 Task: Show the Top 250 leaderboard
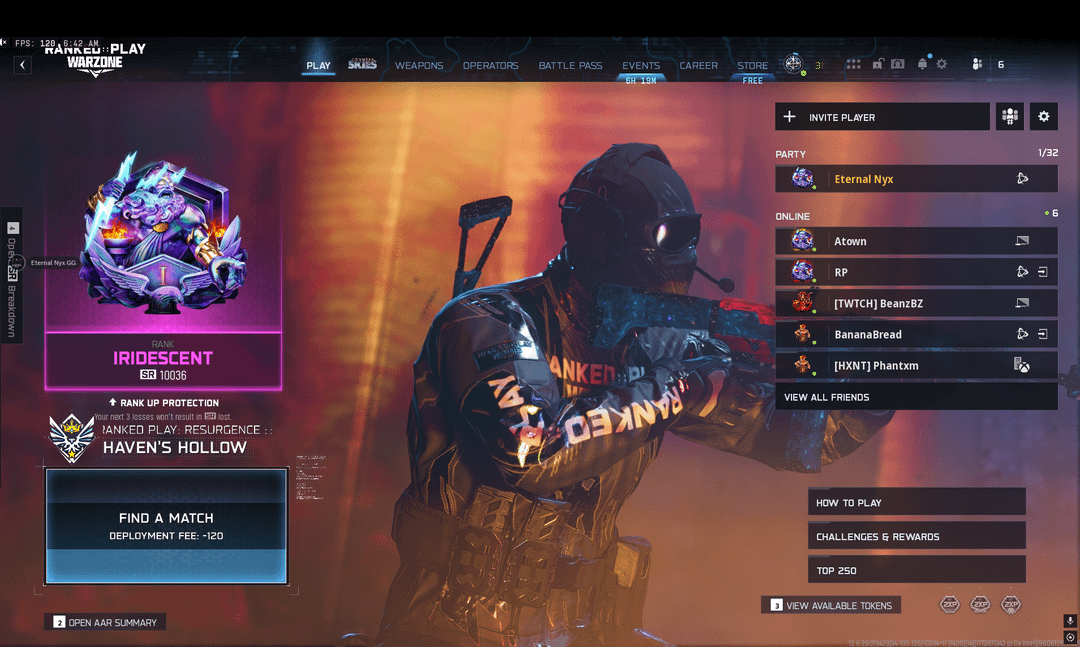916,570
